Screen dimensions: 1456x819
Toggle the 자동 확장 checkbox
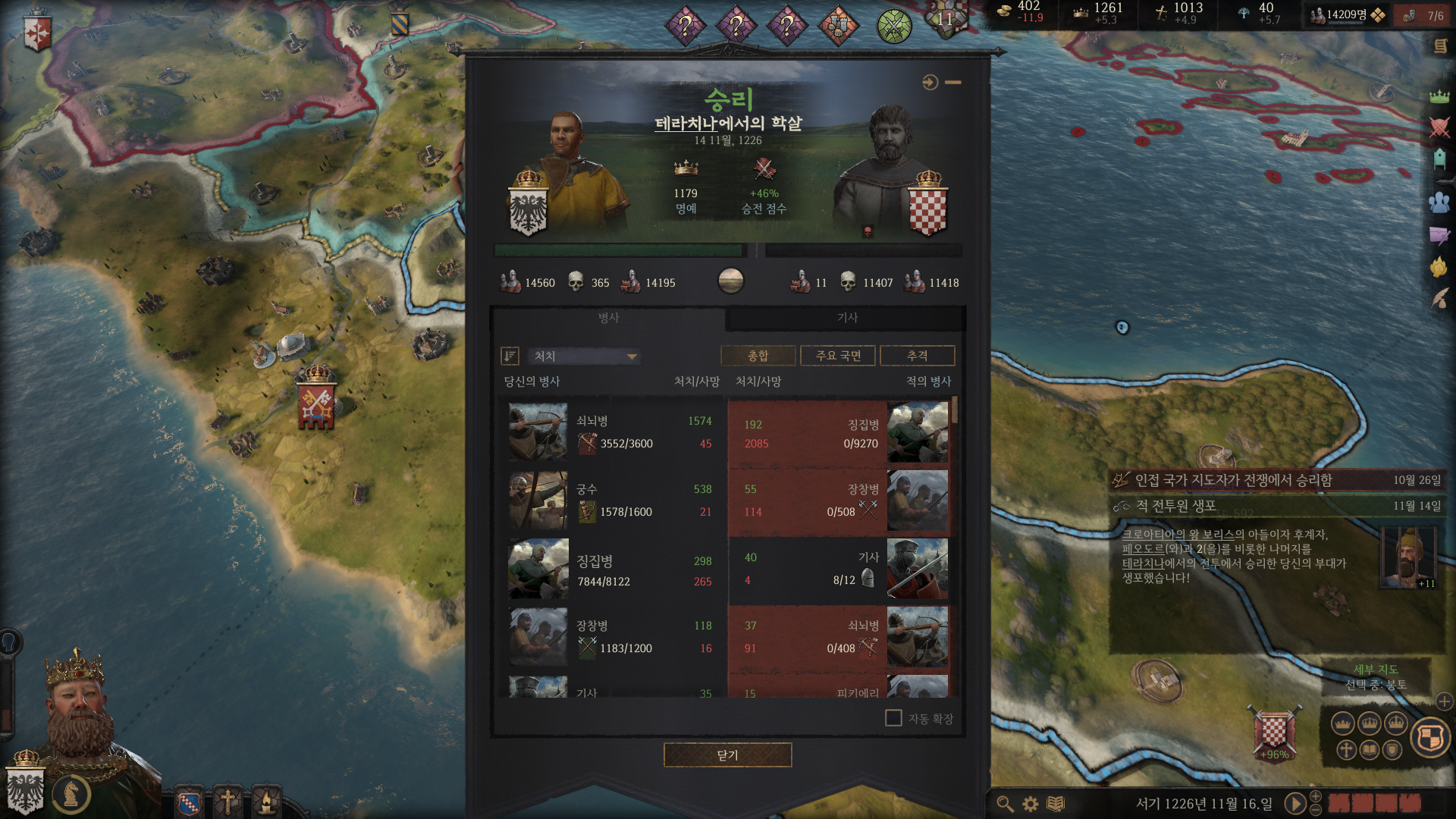pos(893,718)
